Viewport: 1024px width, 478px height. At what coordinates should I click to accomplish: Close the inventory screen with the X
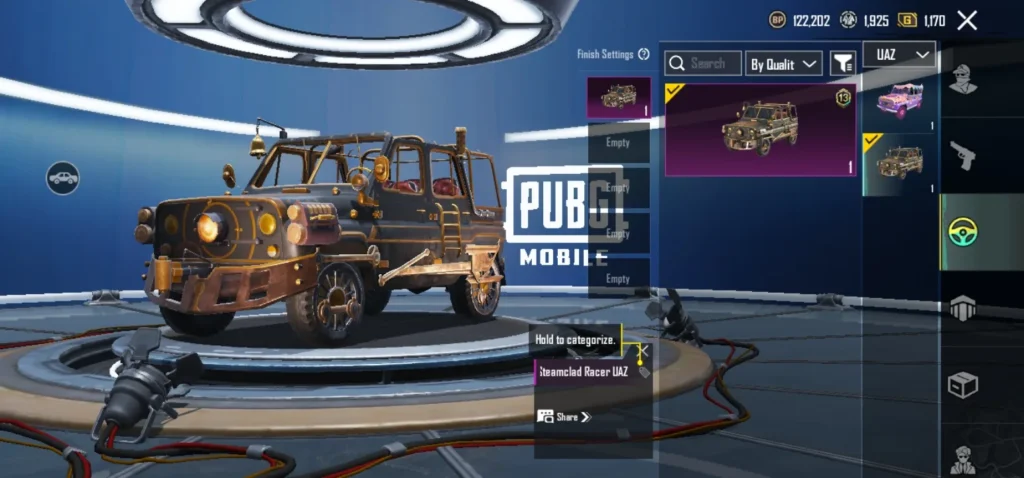click(x=967, y=20)
